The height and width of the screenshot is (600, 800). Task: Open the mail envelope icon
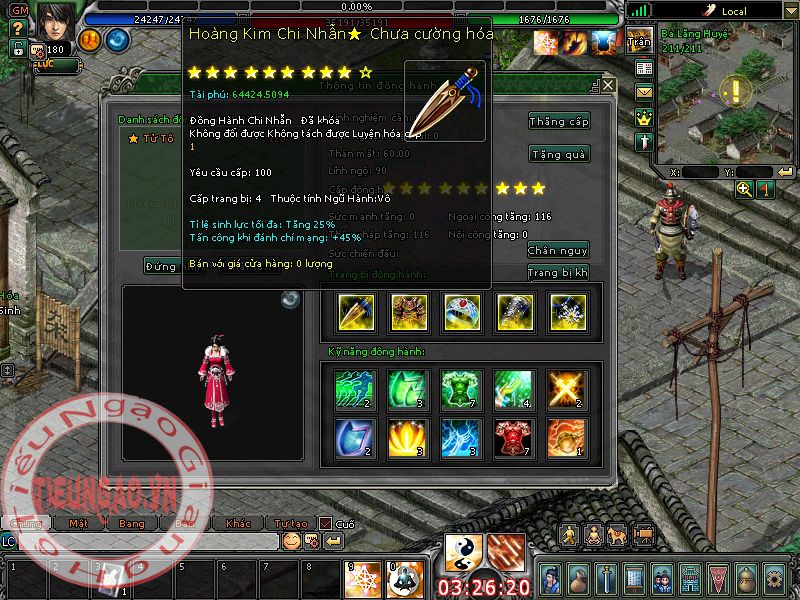tap(643, 92)
